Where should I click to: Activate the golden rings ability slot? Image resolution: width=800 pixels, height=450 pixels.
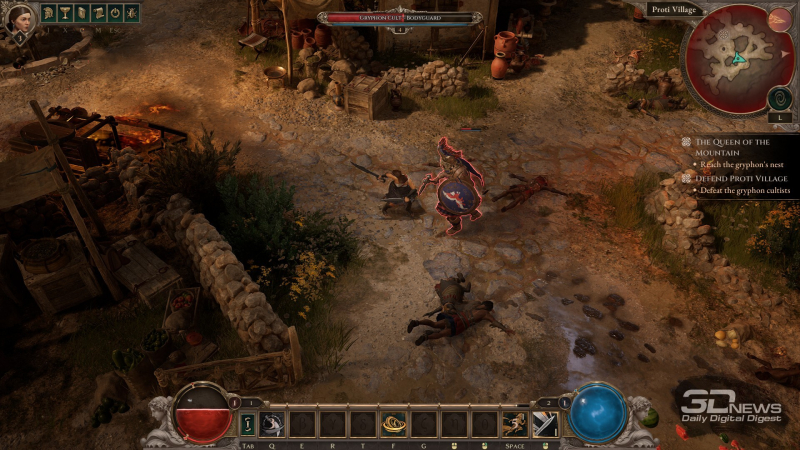click(393, 424)
